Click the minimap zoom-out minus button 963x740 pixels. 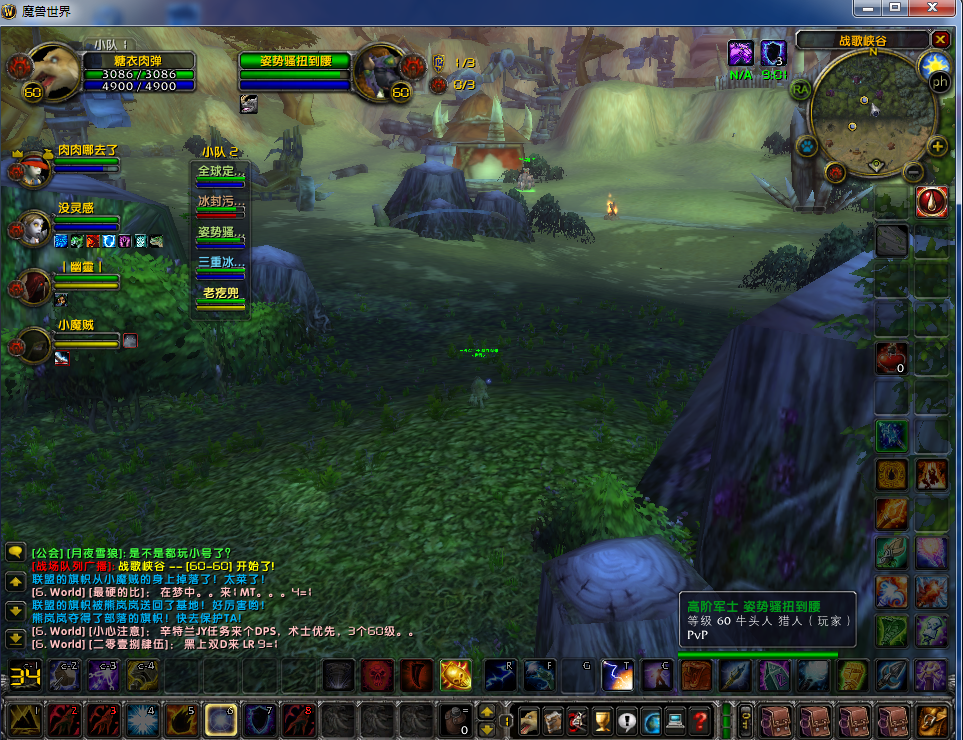[x=913, y=171]
